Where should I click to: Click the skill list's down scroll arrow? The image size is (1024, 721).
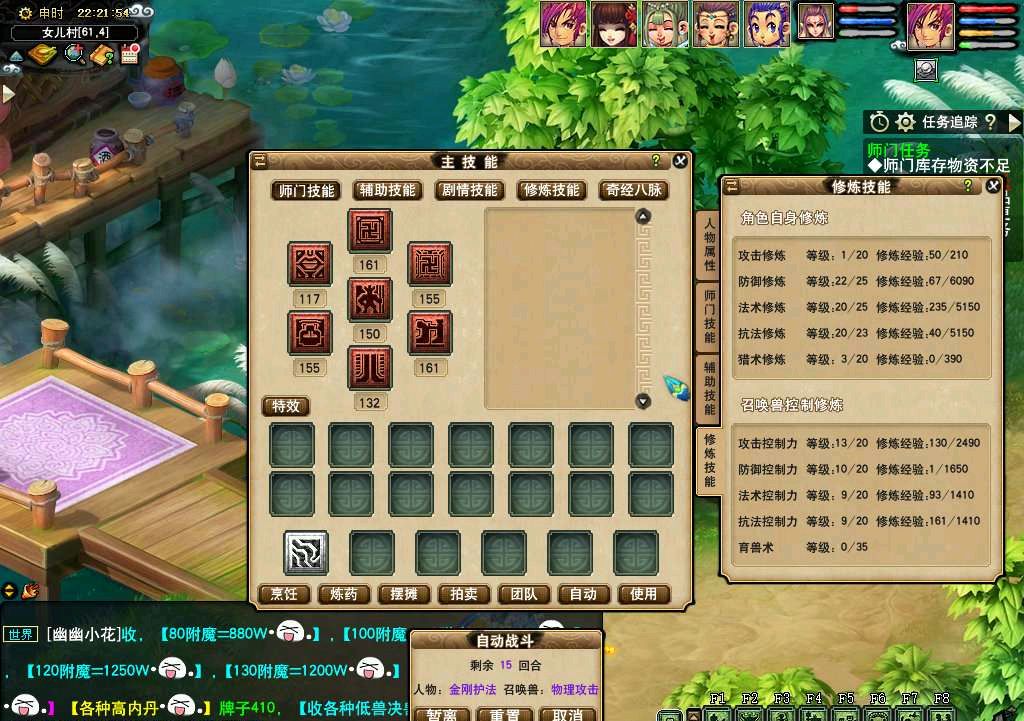[643, 401]
